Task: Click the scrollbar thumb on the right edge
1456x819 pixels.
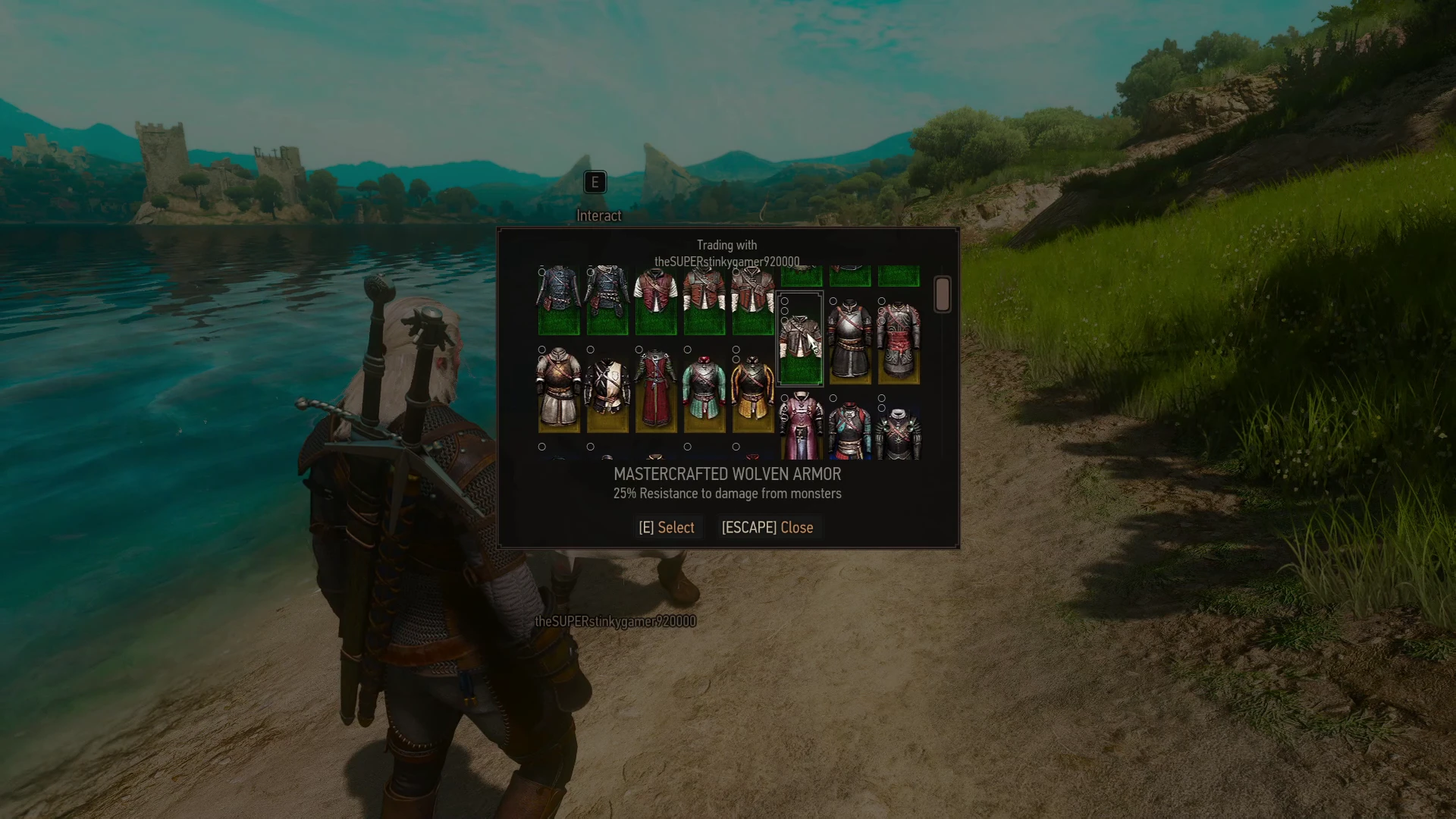Action: (942, 296)
